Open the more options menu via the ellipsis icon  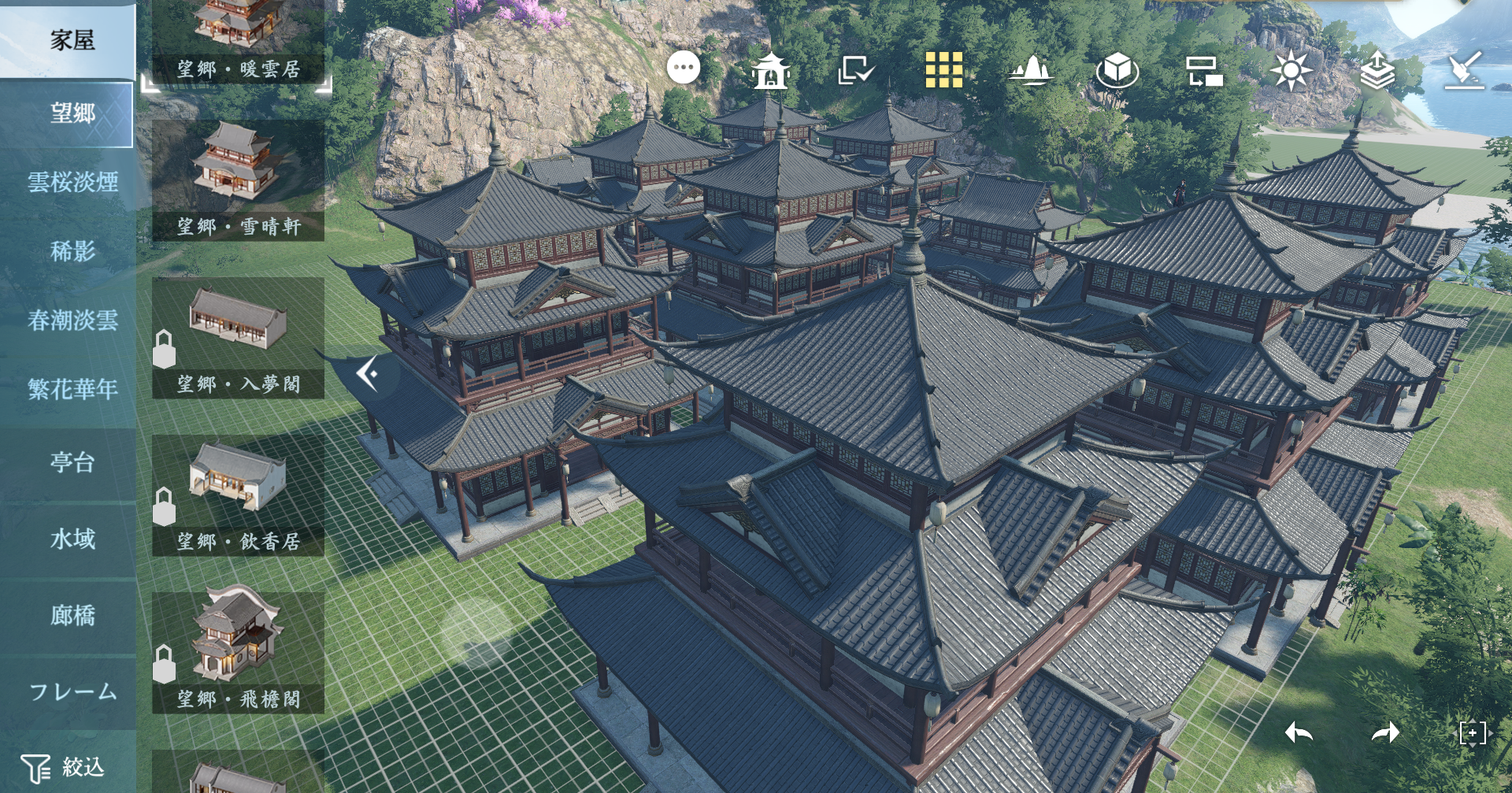(684, 69)
